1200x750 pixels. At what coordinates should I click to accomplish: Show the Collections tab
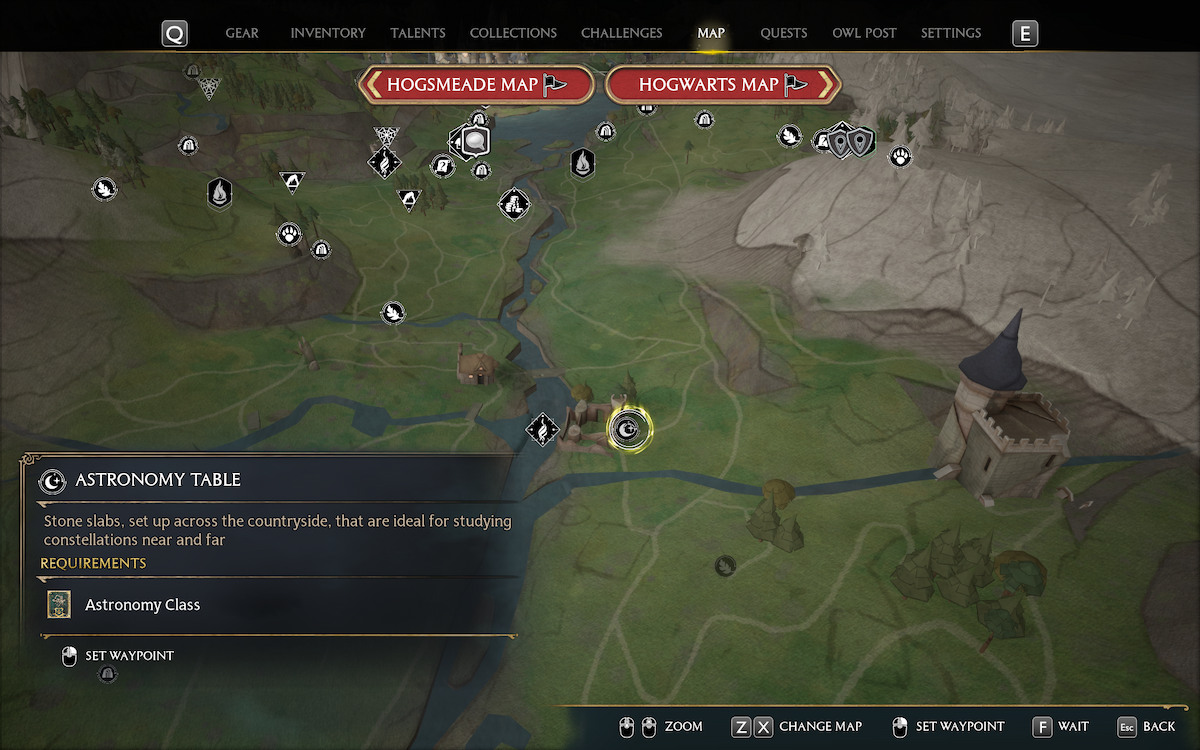[x=513, y=33]
